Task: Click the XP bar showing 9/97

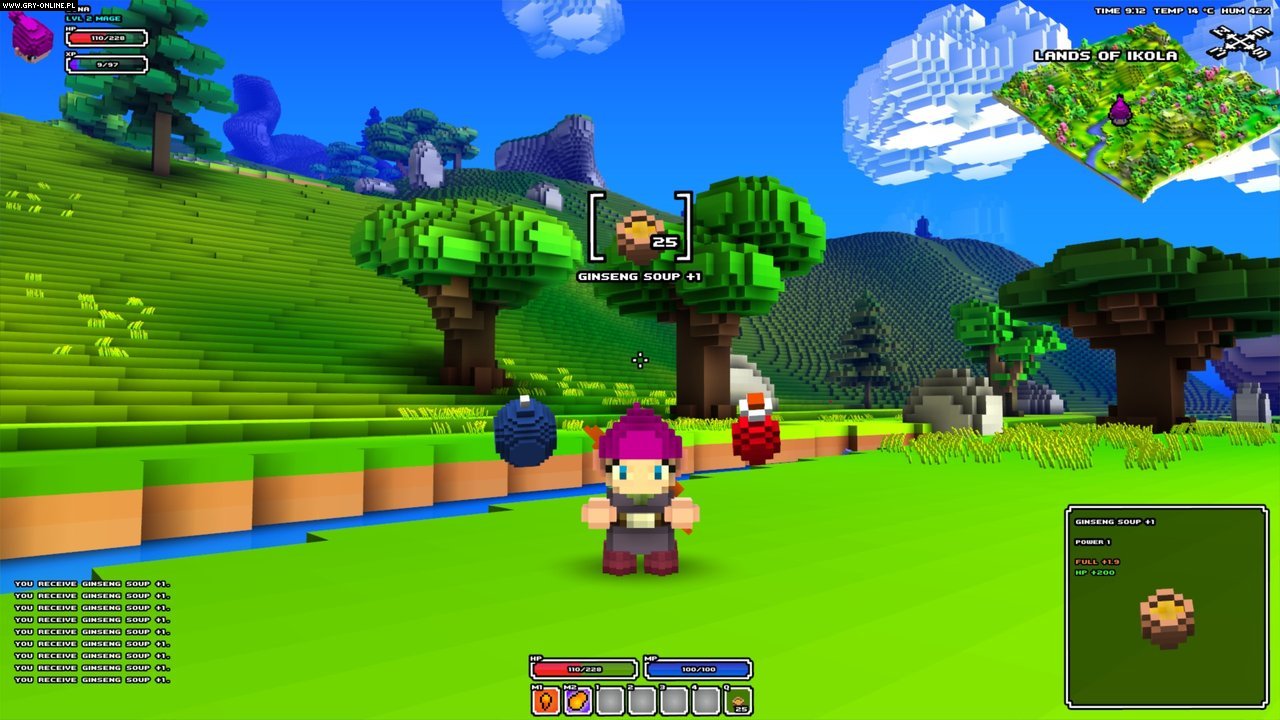Action: [106, 64]
